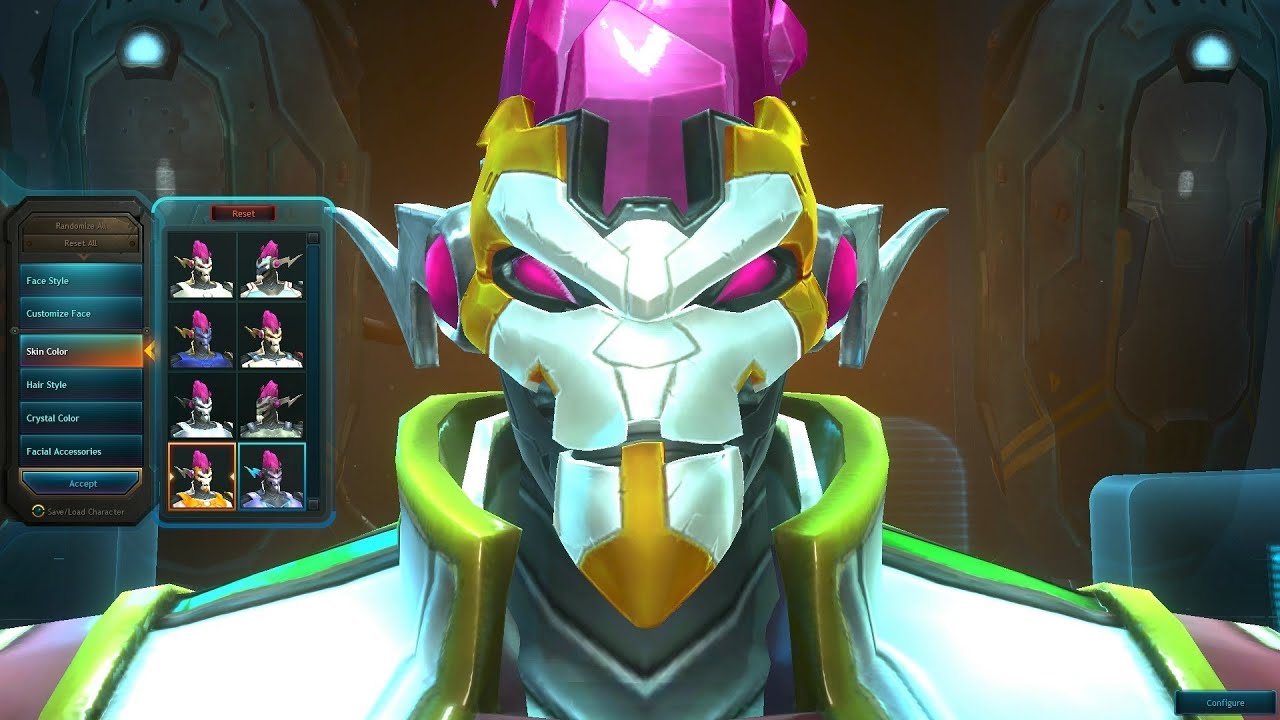Click the red Reset button above the swatches
The width and height of the screenshot is (1280, 720).
pyautogui.click(x=243, y=214)
